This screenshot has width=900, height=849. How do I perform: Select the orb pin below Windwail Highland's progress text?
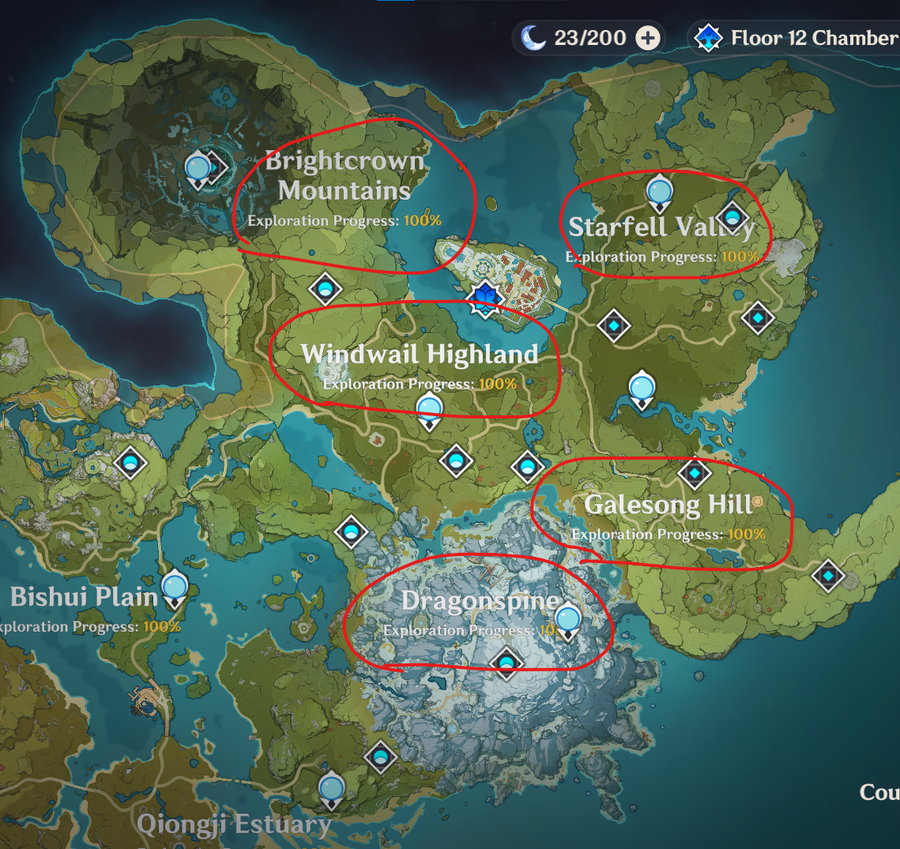[429, 408]
